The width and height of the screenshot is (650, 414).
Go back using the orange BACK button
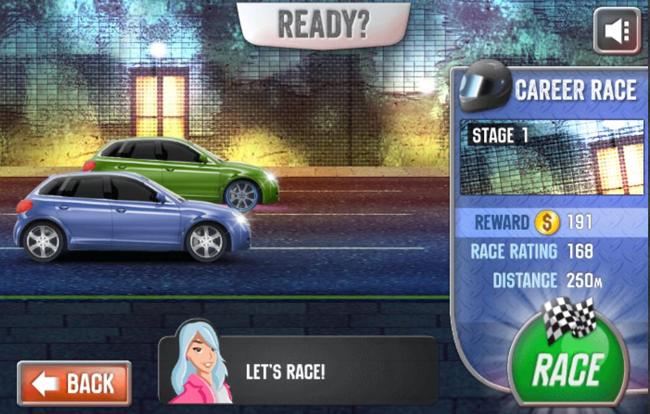(x=74, y=383)
